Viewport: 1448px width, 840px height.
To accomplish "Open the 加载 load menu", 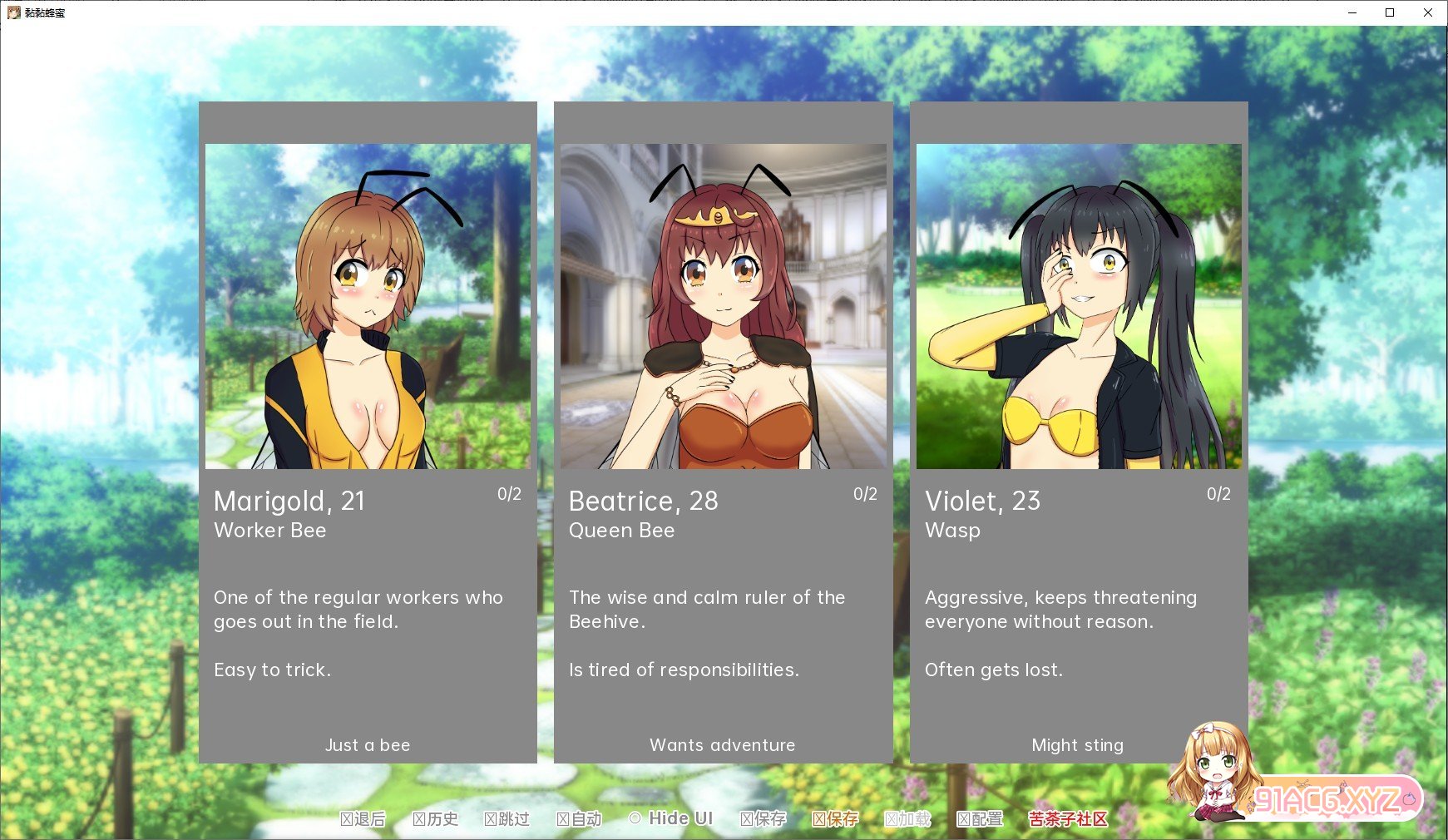I will pyautogui.click(x=907, y=819).
